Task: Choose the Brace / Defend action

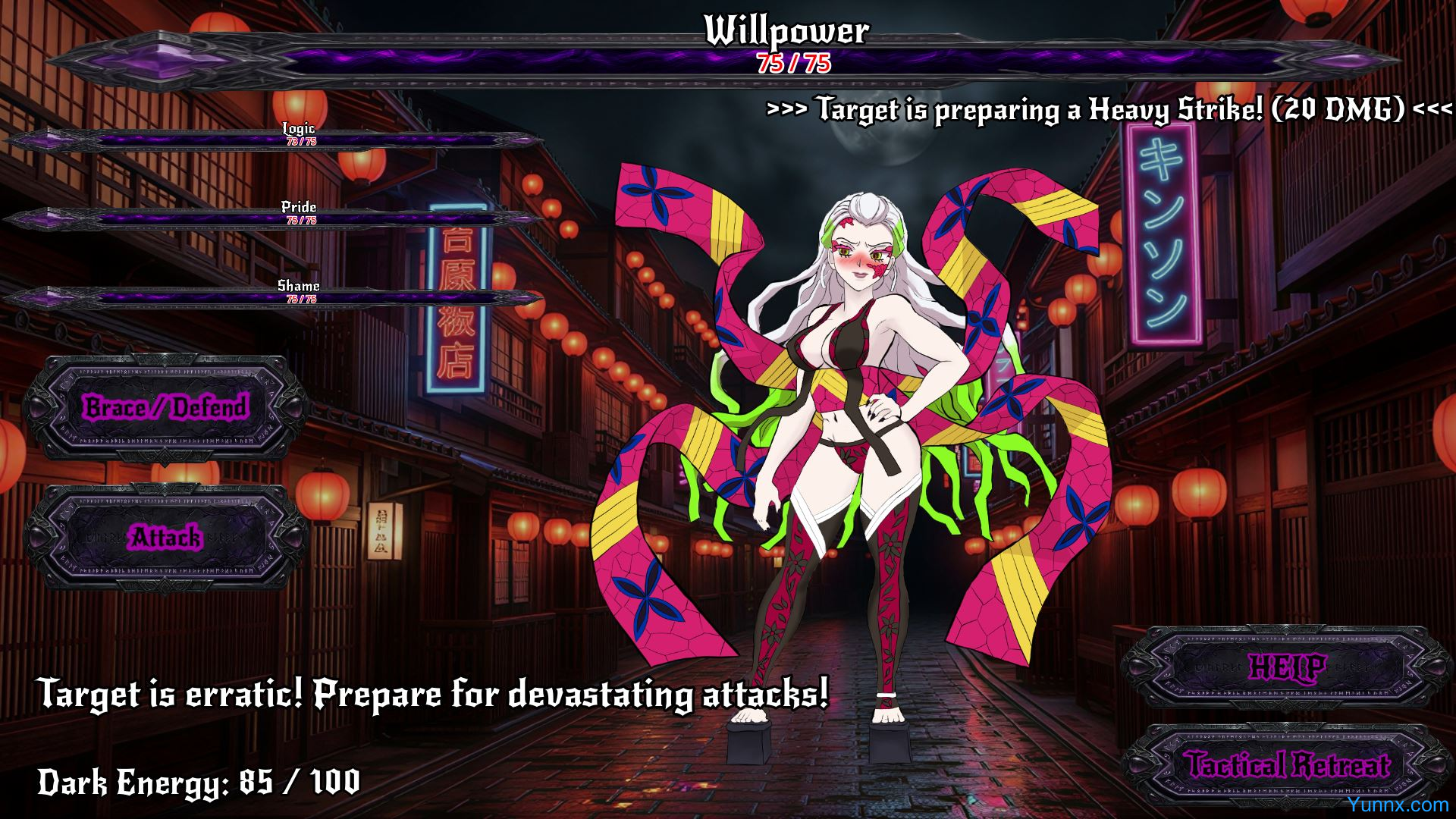Action: pyautogui.click(x=166, y=408)
